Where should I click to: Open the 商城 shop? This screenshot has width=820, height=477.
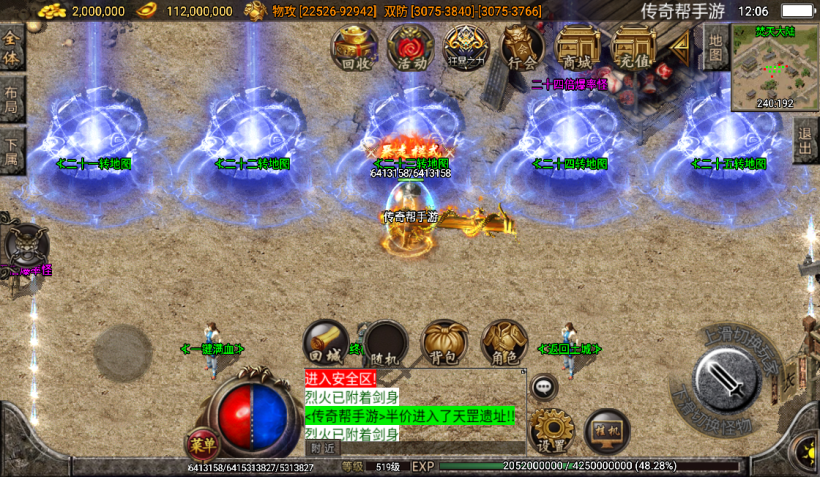tap(577, 47)
